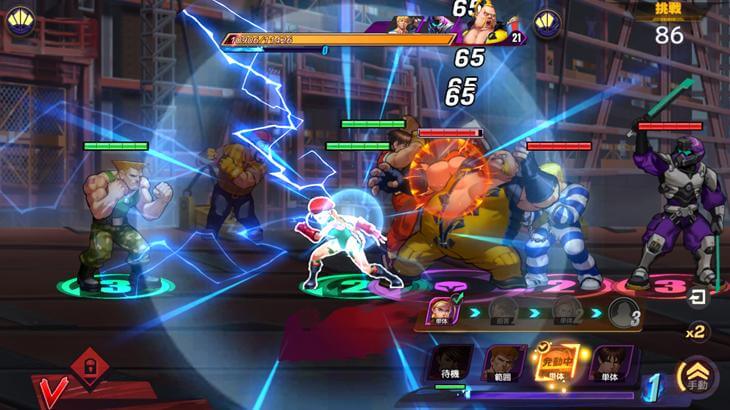This screenshot has height=410, width=730.
Task: Select the blonde fighter in turn order
Action: [441, 310]
